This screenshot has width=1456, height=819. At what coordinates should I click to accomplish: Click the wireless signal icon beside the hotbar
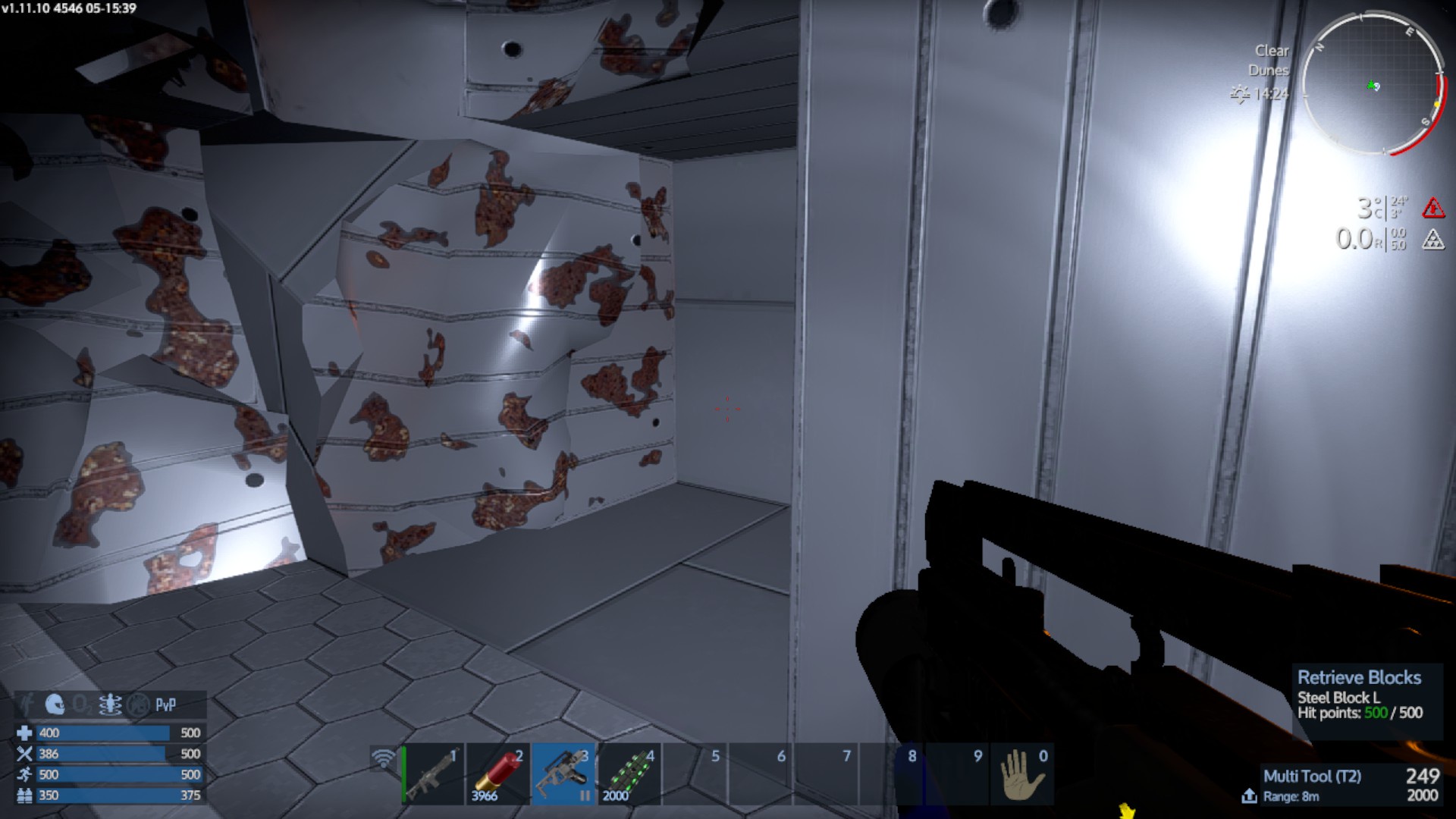pyautogui.click(x=384, y=758)
